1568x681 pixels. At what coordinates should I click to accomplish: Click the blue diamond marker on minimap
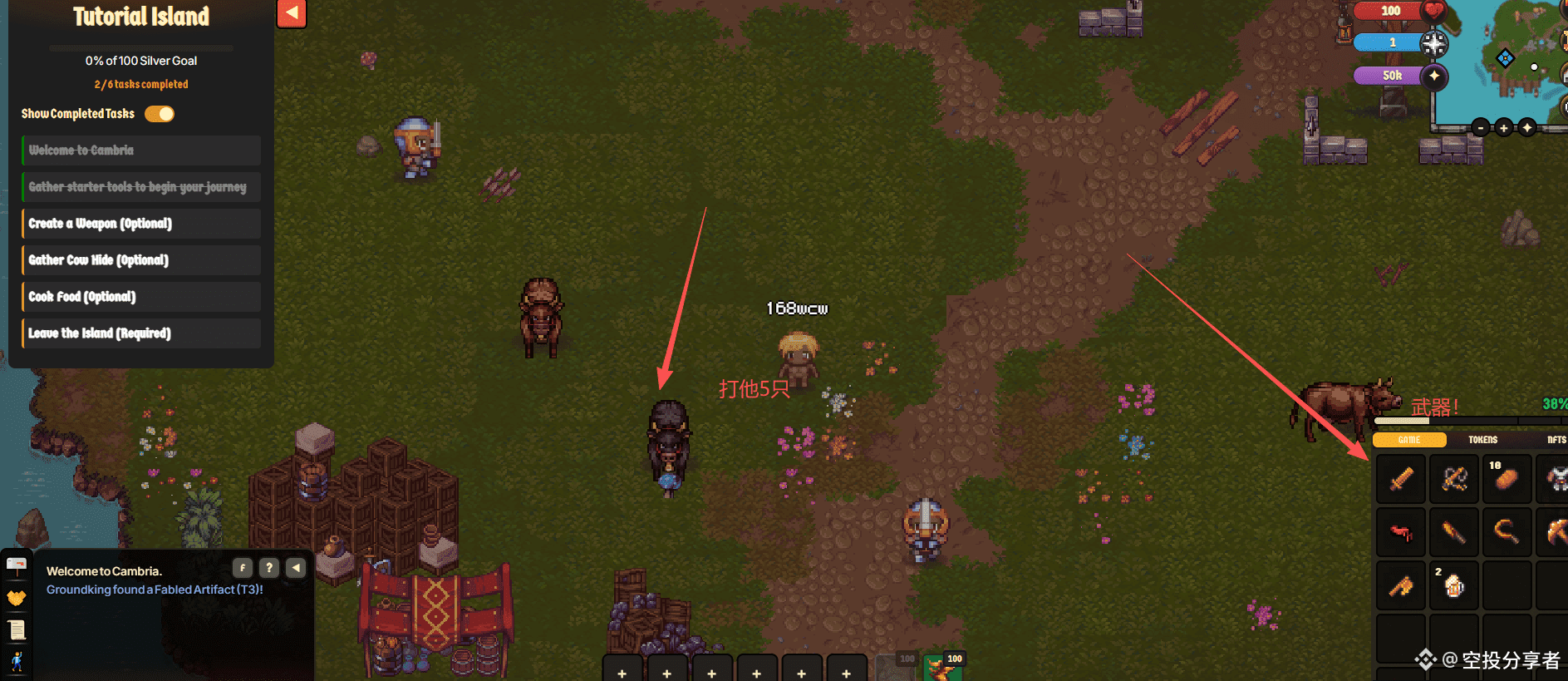[x=1505, y=58]
